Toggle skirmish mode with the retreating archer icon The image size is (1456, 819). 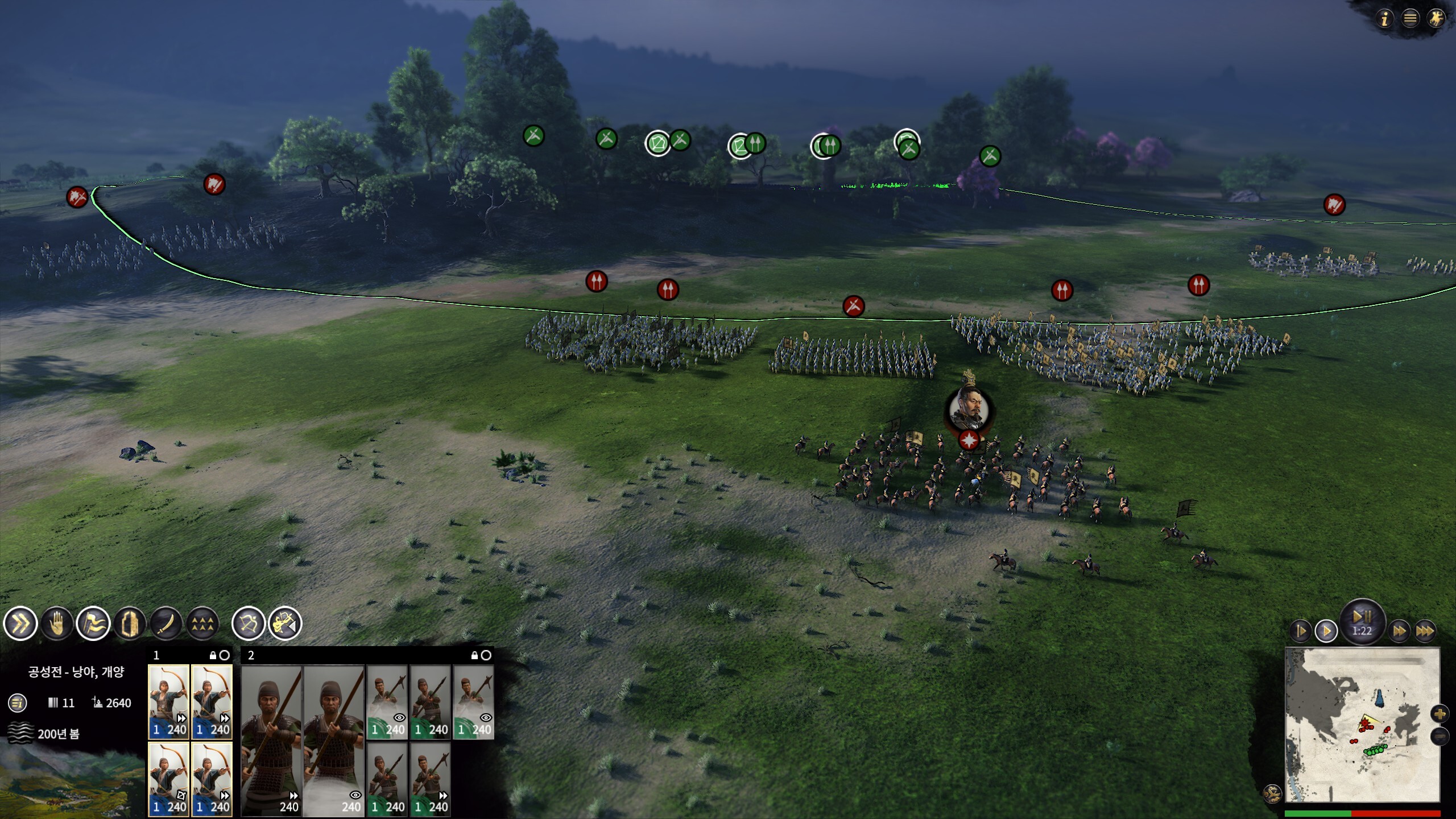tap(285, 624)
